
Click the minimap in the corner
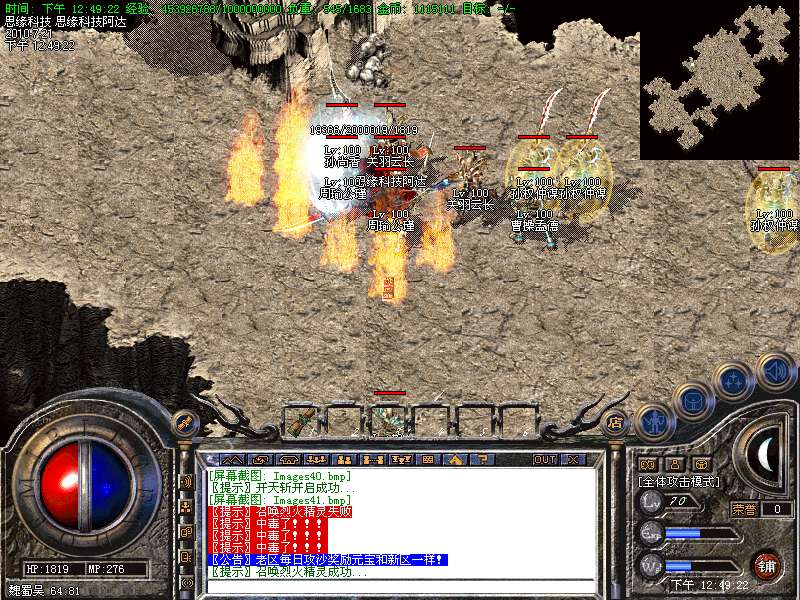(x=719, y=80)
